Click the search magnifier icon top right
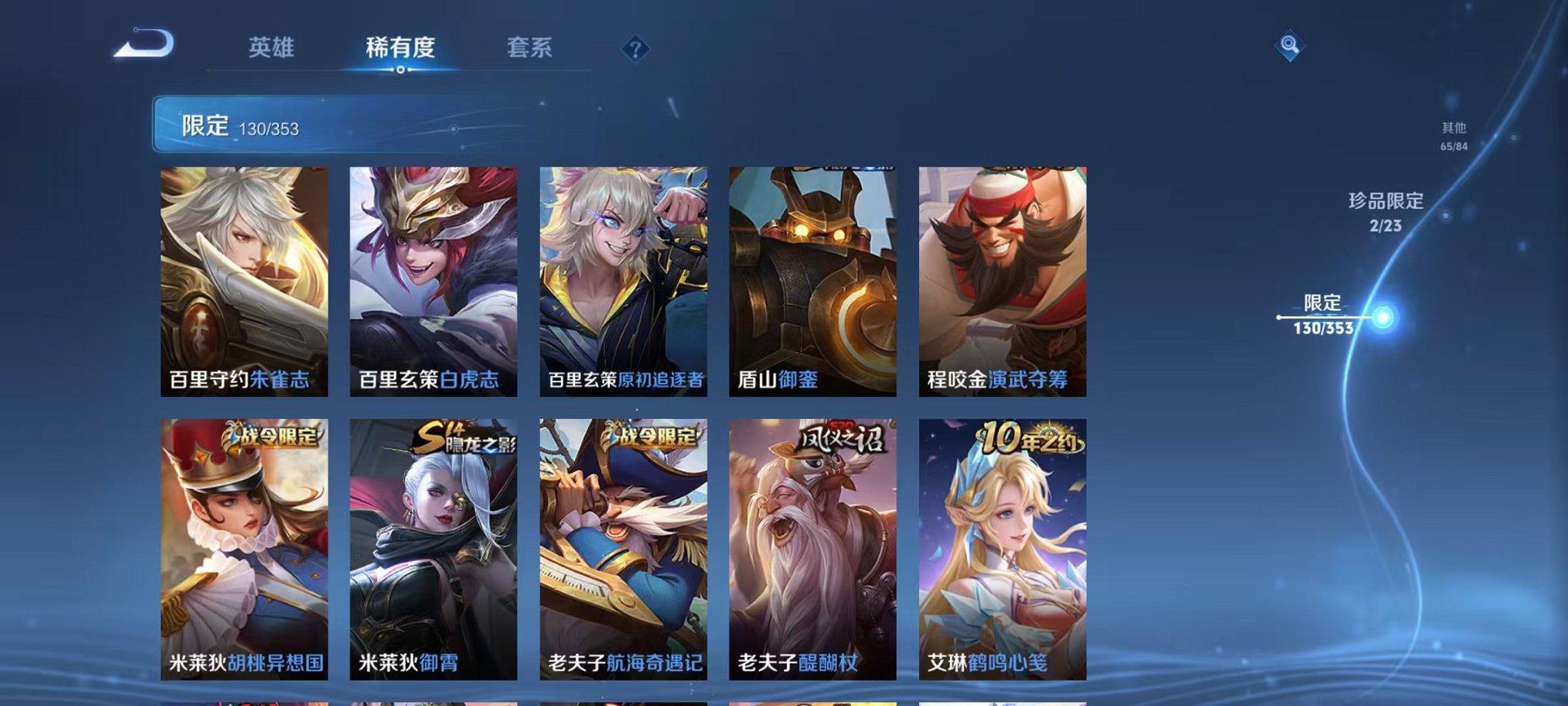This screenshot has height=706, width=1568. point(1291,45)
